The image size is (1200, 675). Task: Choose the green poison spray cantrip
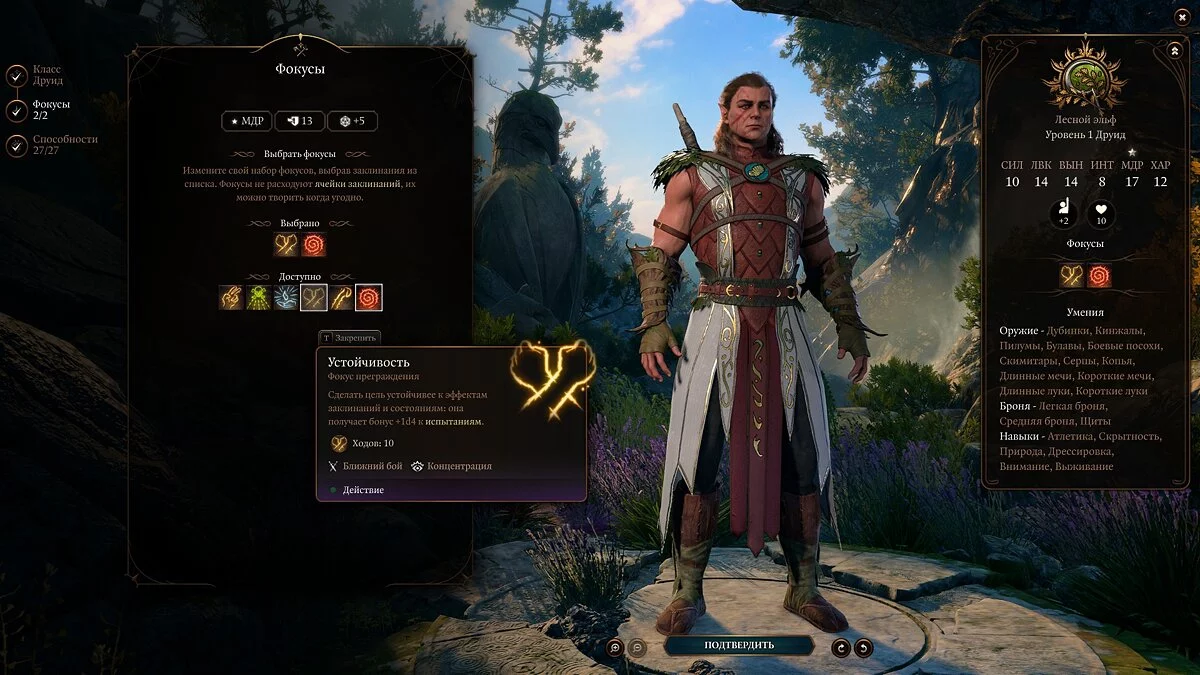coord(259,297)
